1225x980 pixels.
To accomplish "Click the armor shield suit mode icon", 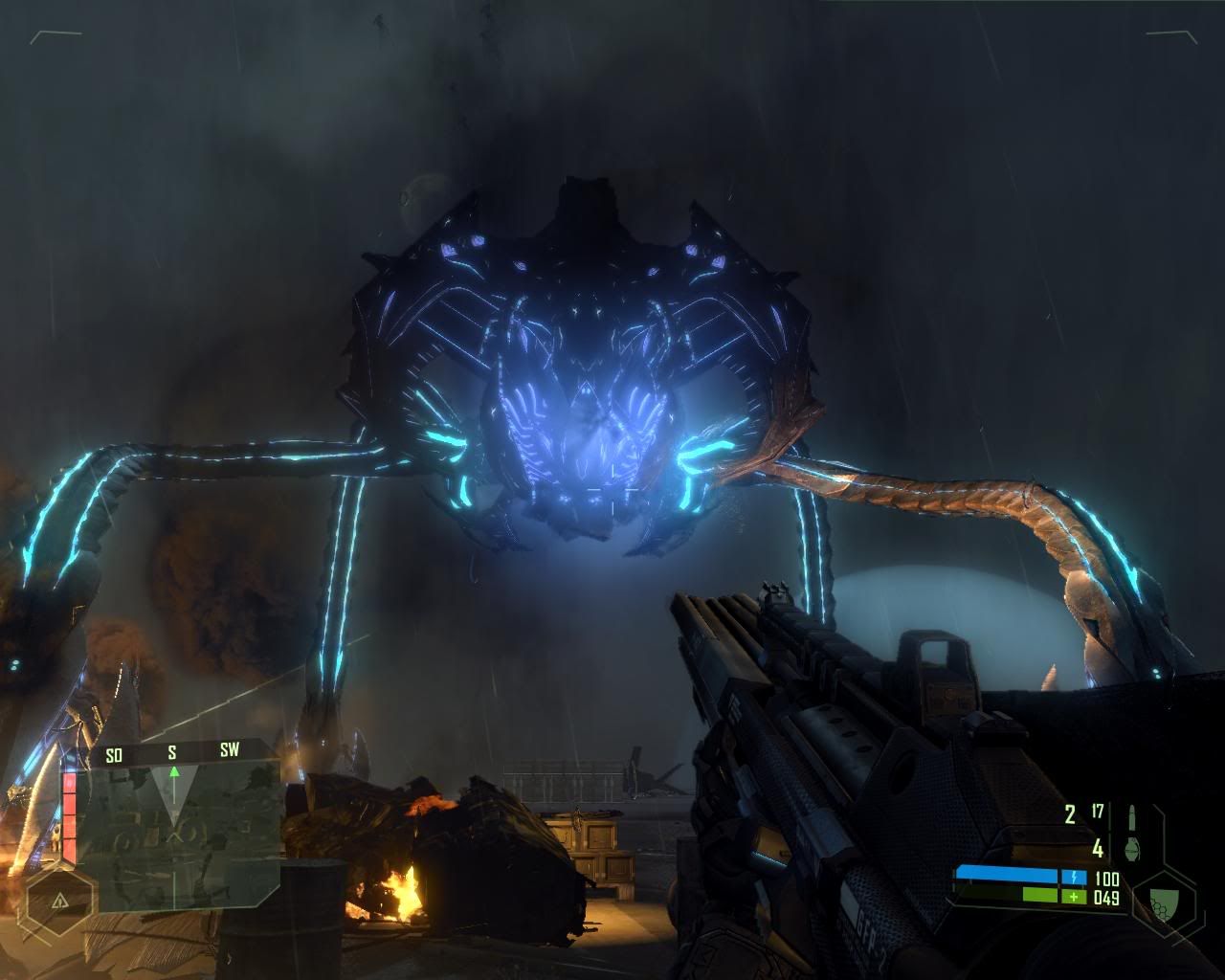I will pyautogui.click(x=1162, y=900).
